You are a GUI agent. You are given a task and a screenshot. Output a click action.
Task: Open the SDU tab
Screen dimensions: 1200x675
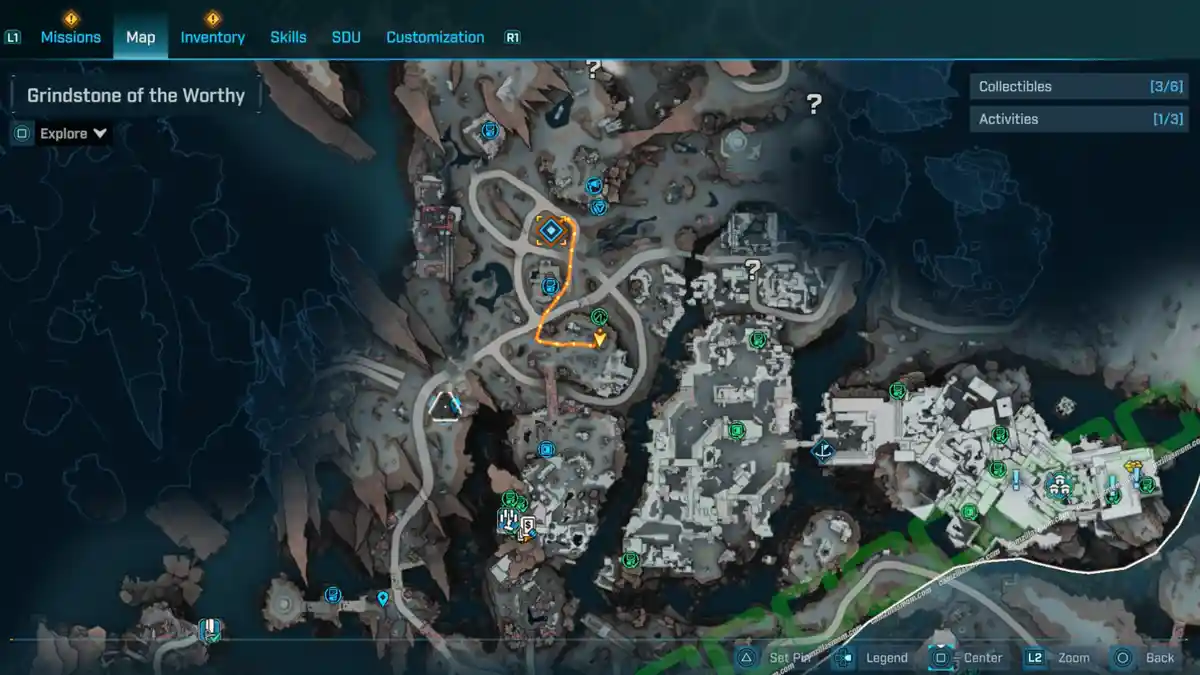(x=346, y=37)
